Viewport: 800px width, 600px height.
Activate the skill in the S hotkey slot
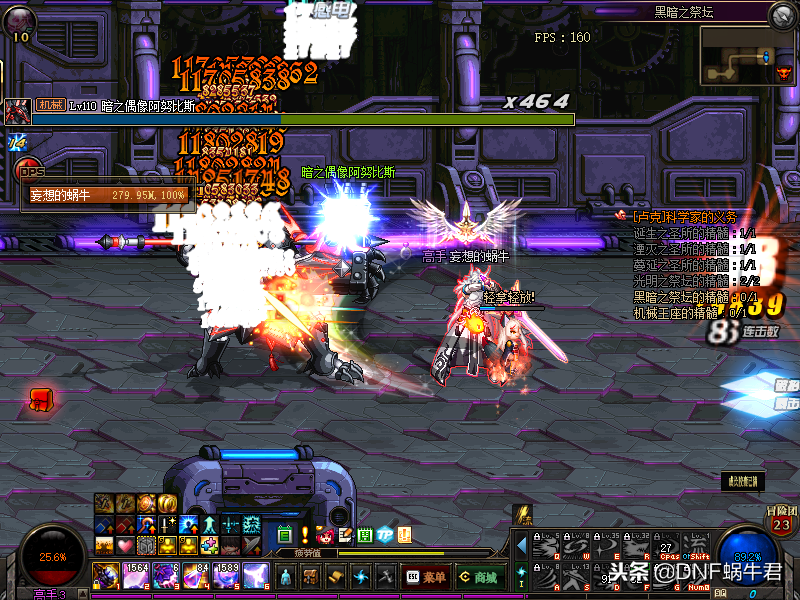(x=577, y=577)
